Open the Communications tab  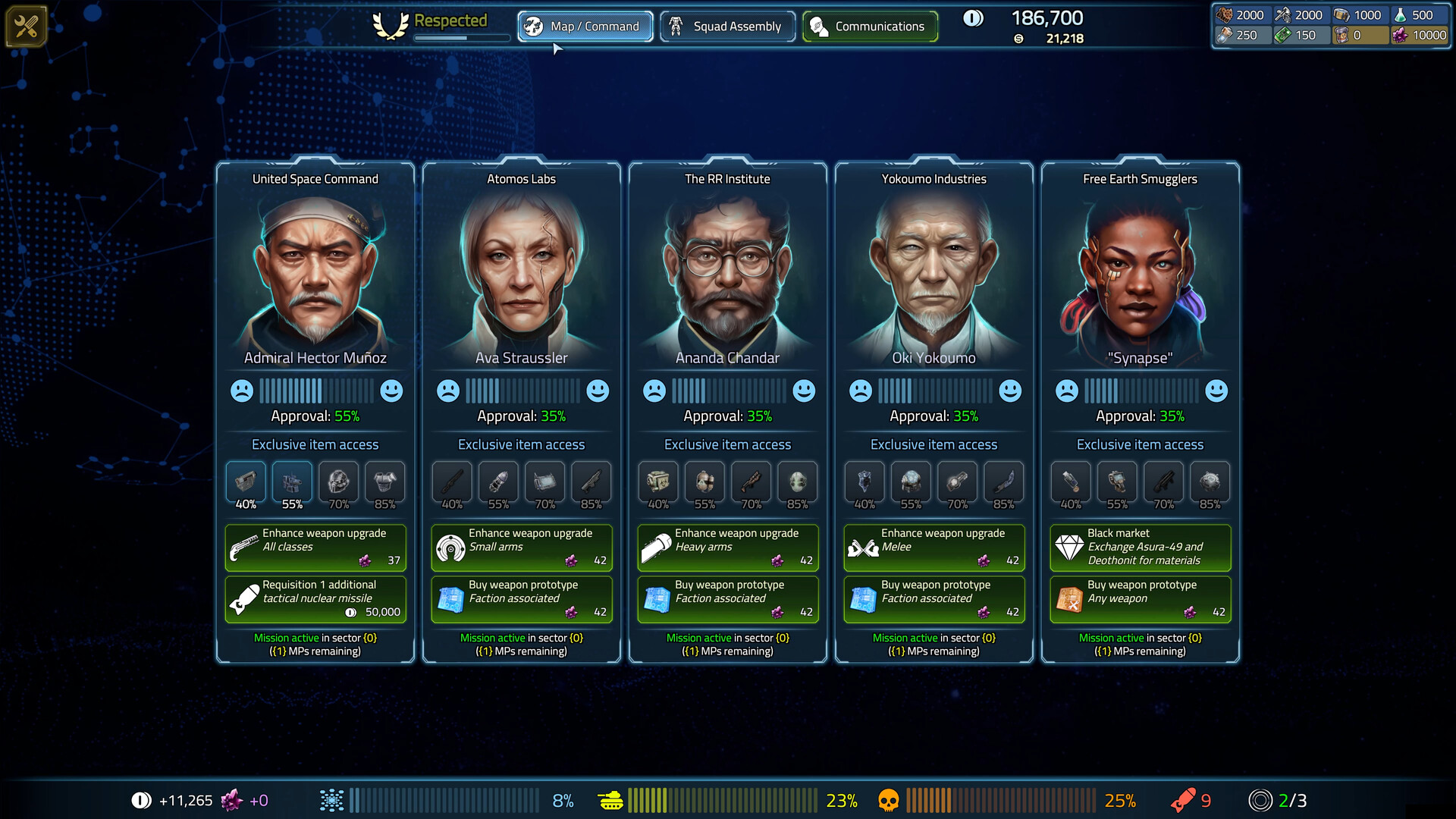pyautogui.click(x=870, y=26)
